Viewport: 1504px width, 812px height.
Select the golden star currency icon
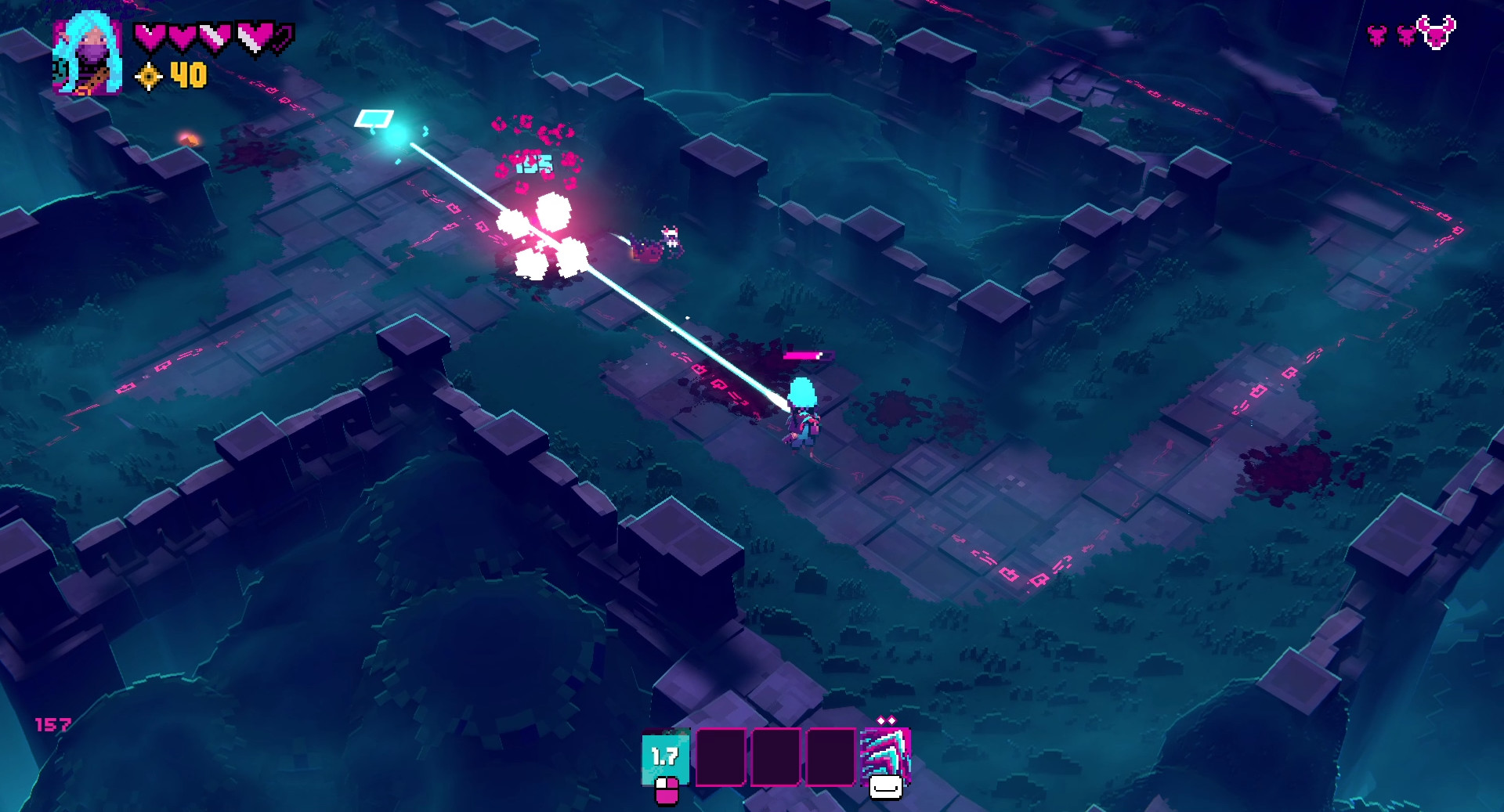click(x=149, y=77)
